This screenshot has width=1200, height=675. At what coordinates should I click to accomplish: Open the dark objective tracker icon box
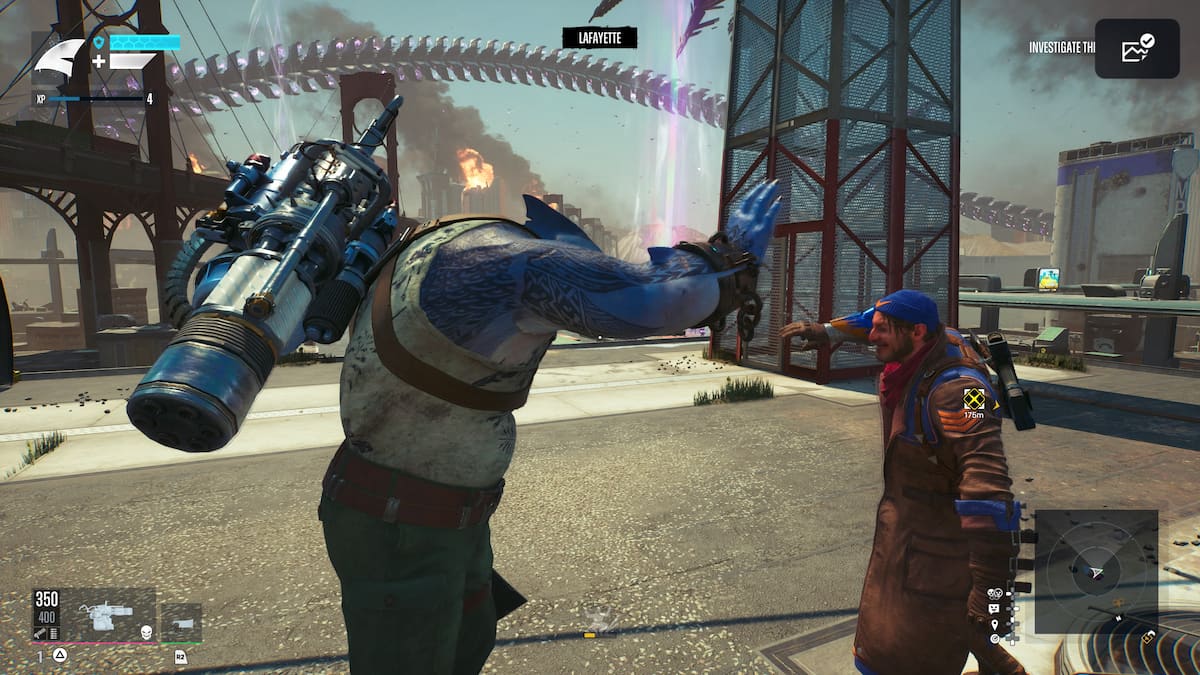pyautogui.click(x=1137, y=48)
